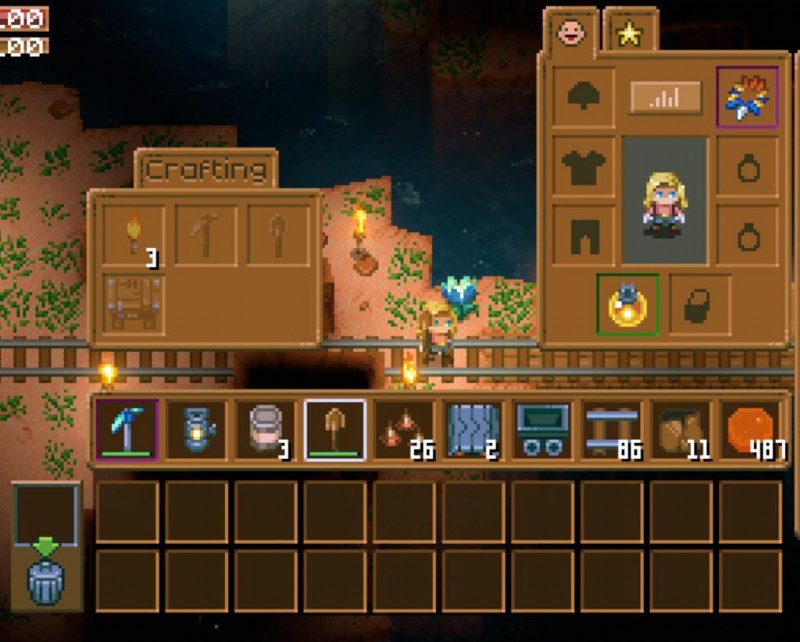This screenshot has height=642, width=800.
Task: Choose the shovel hotbar slot
Action: coord(335,431)
